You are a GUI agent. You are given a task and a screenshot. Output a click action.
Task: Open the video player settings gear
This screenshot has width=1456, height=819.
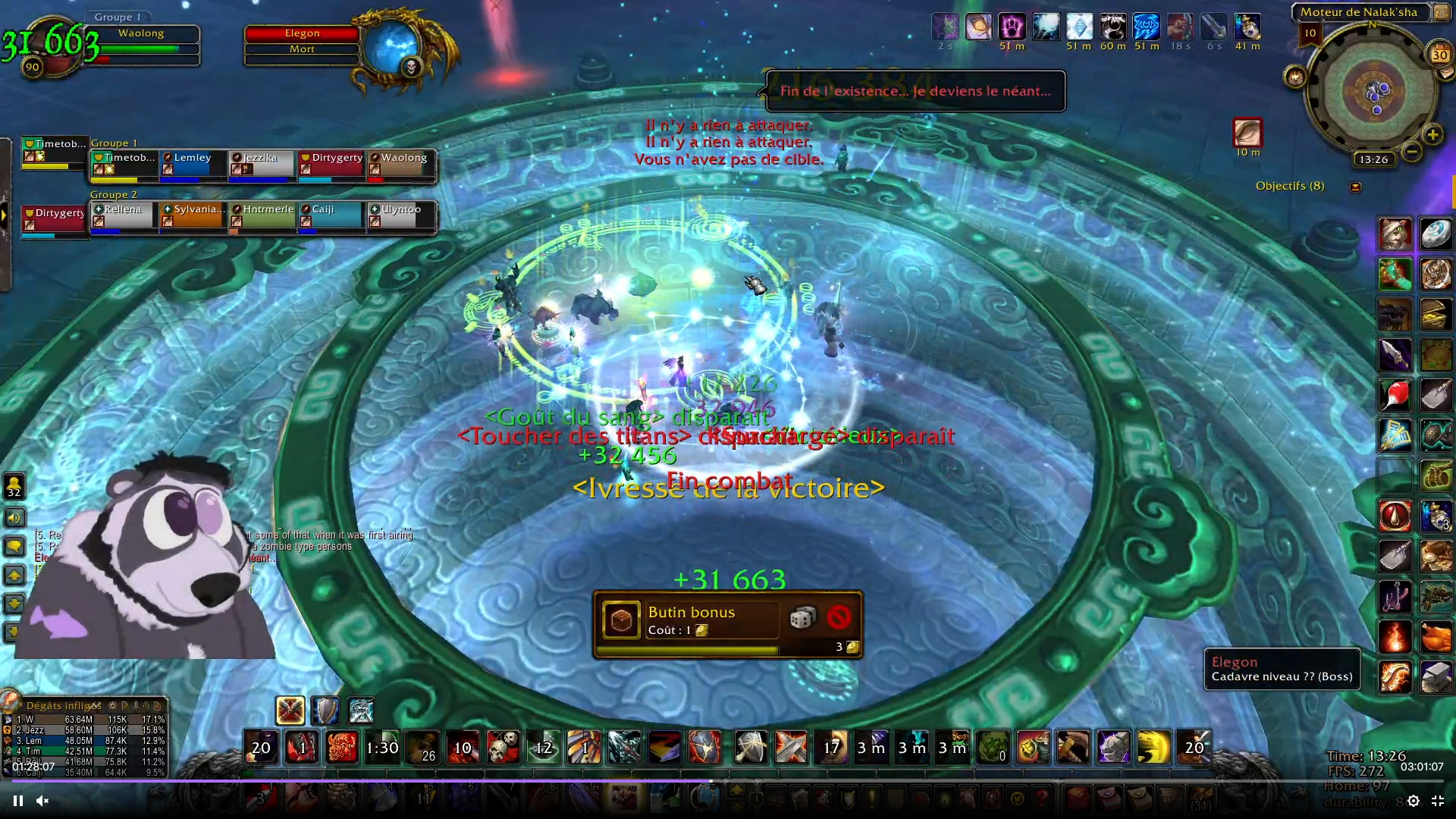(x=1414, y=801)
